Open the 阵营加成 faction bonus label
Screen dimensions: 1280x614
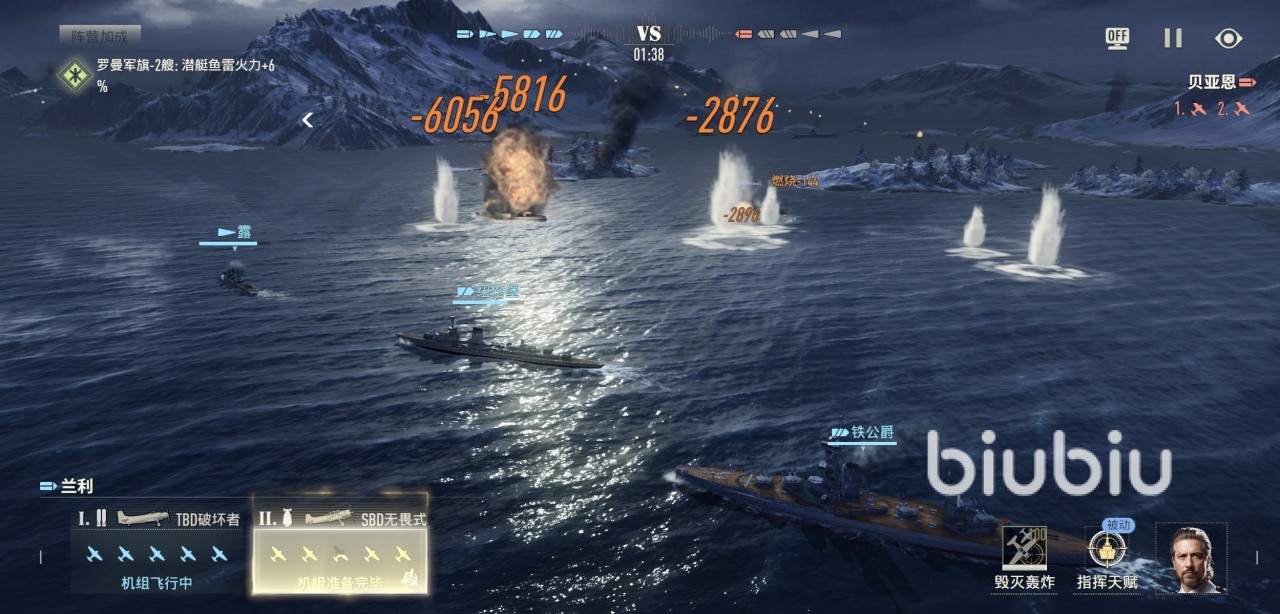(x=99, y=36)
